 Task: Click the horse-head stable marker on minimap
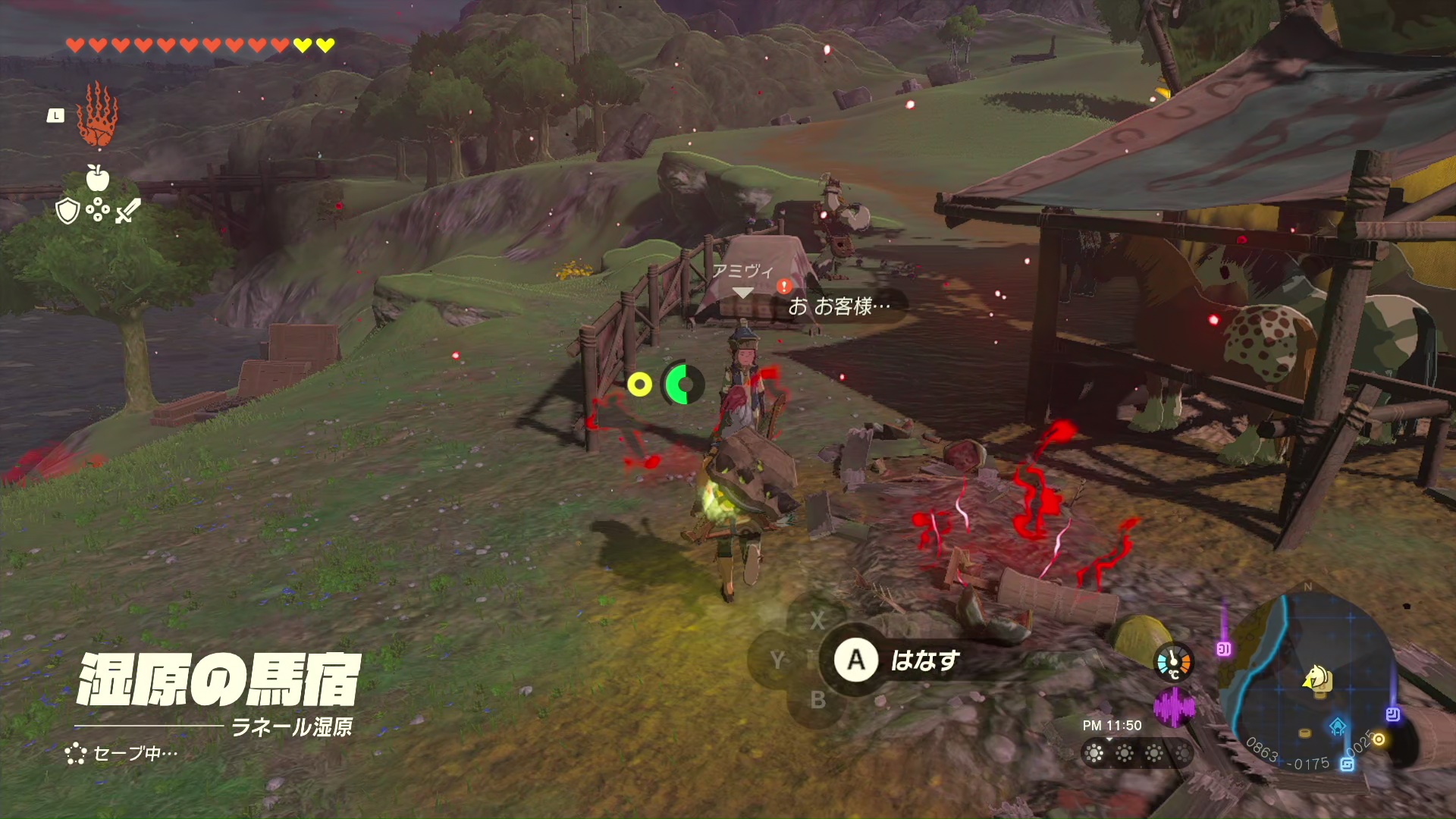(1317, 677)
